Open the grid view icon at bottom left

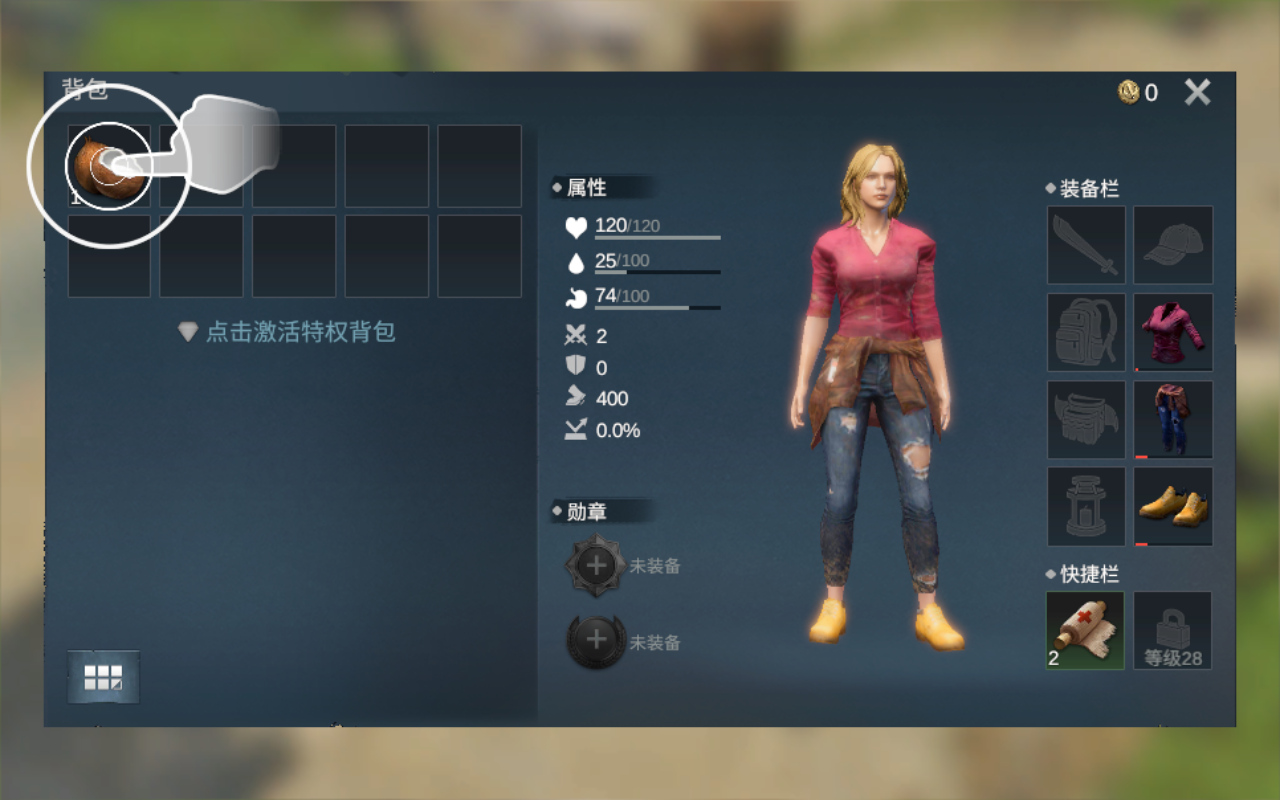pyautogui.click(x=104, y=676)
